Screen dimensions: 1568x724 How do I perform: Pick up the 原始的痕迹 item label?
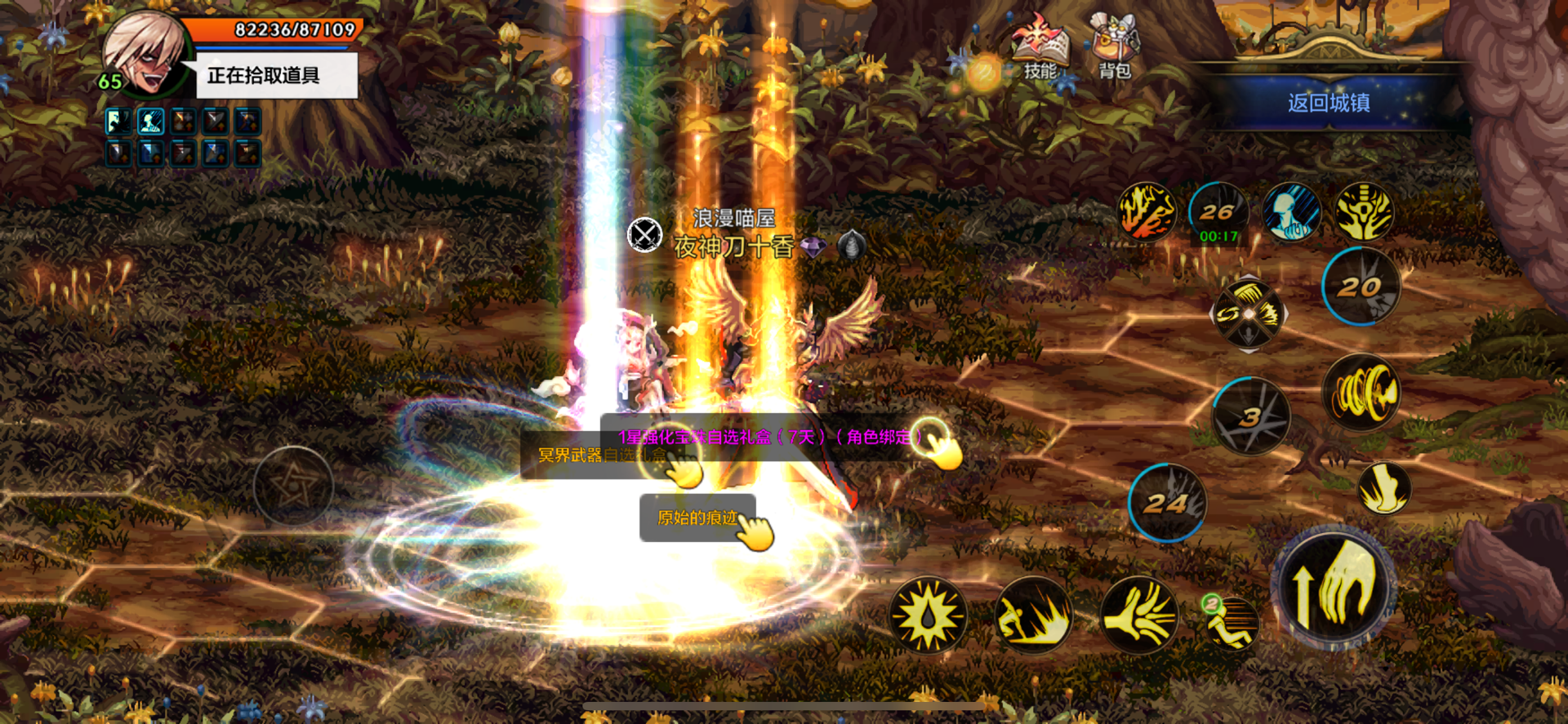click(x=698, y=517)
